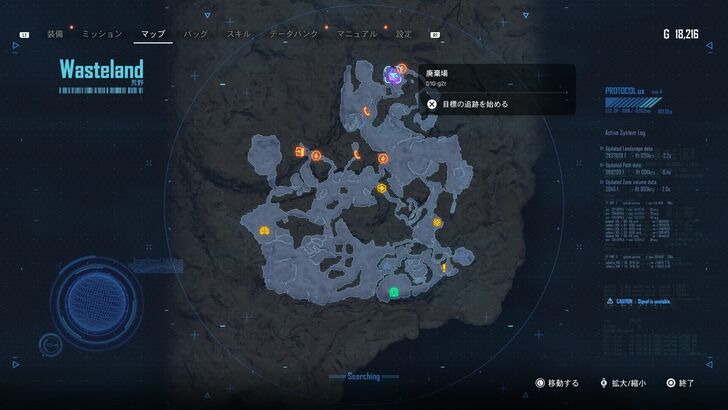Pick the yellow X marker on map's east side
The image size is (728, 410).
(437, 222)
